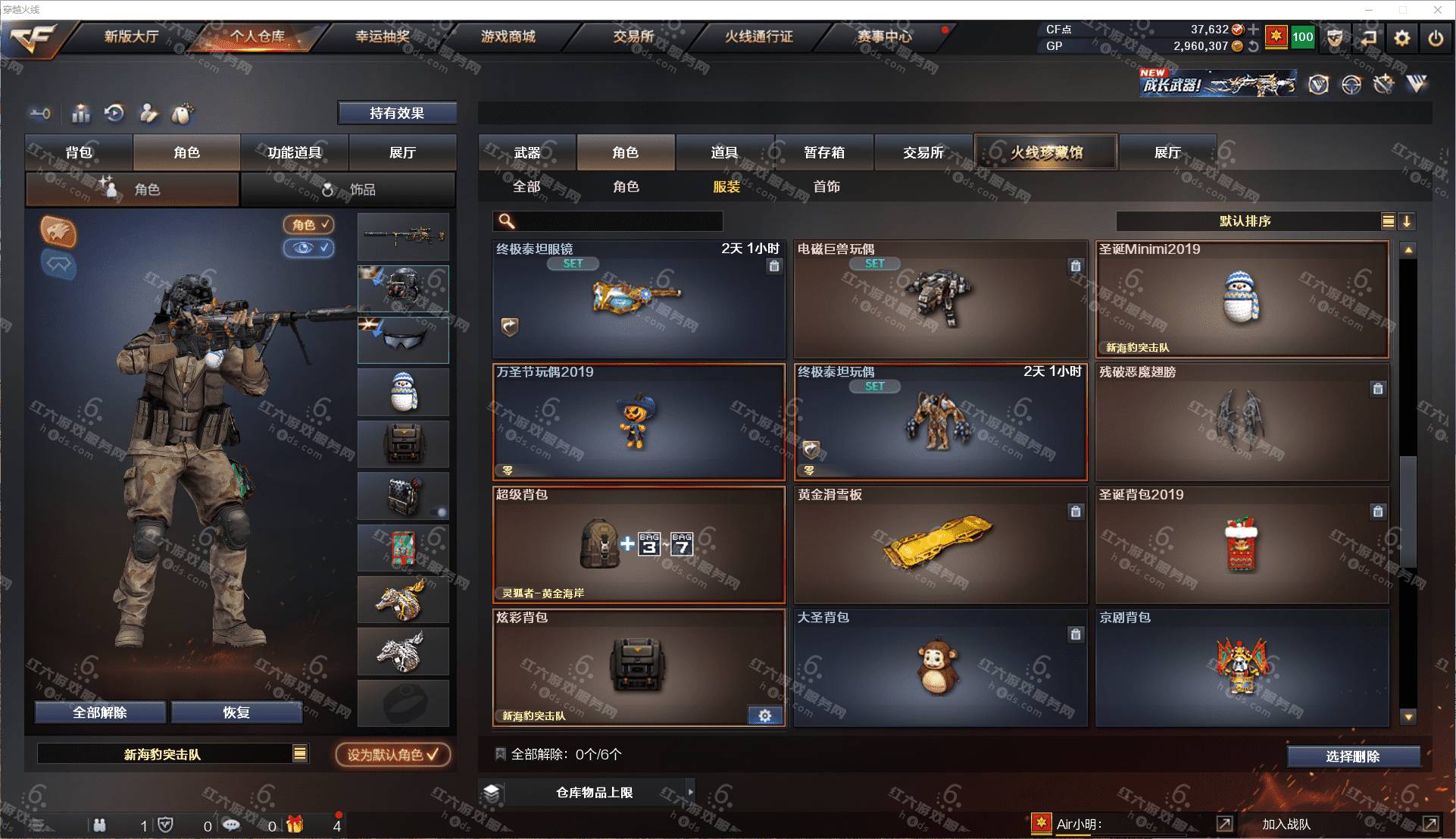Select the 暂存箱 temporary storage tab

click(x=824, y=152)
